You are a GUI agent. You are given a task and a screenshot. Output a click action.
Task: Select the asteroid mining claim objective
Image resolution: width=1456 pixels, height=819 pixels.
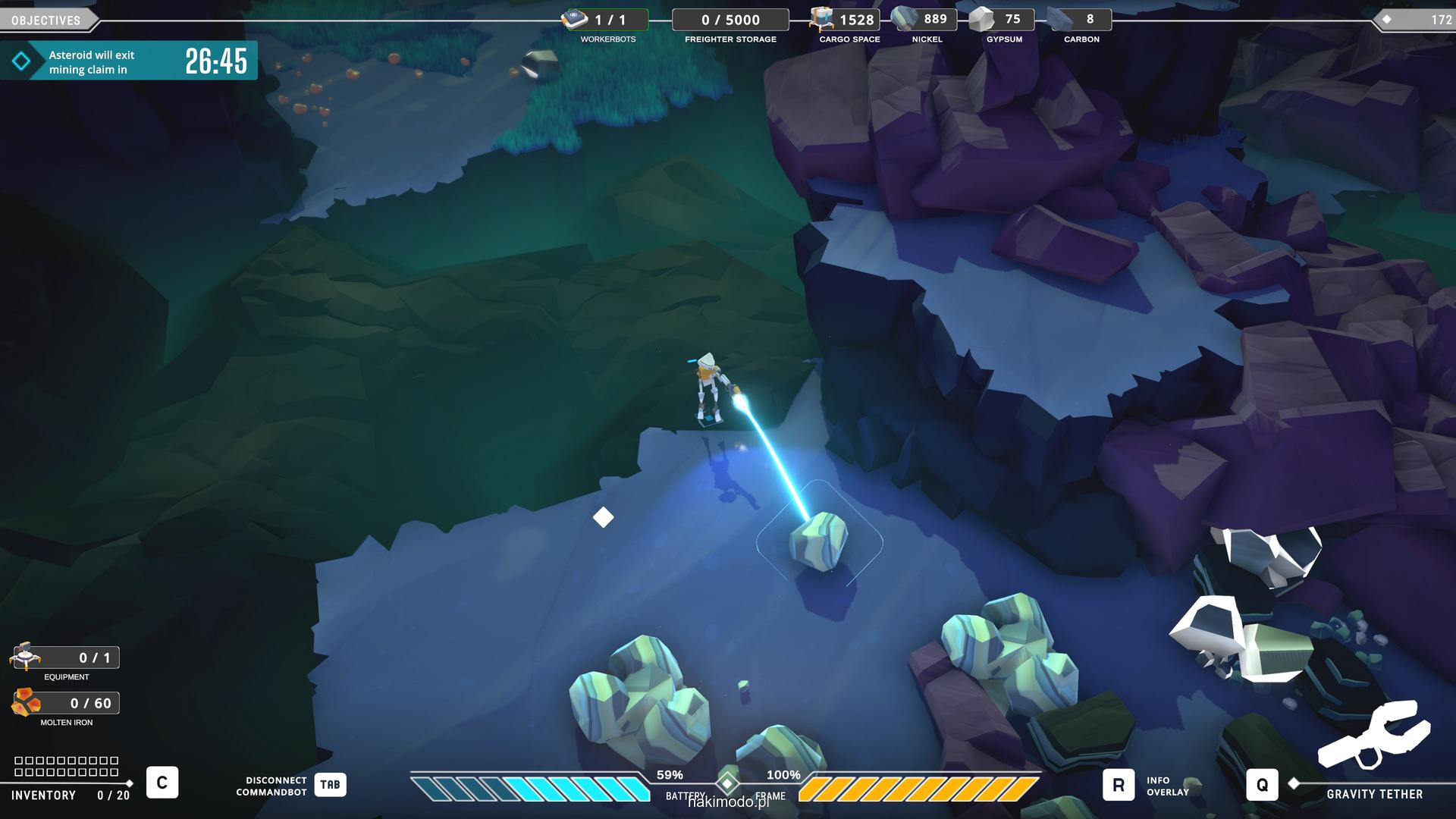pos(128,61)
